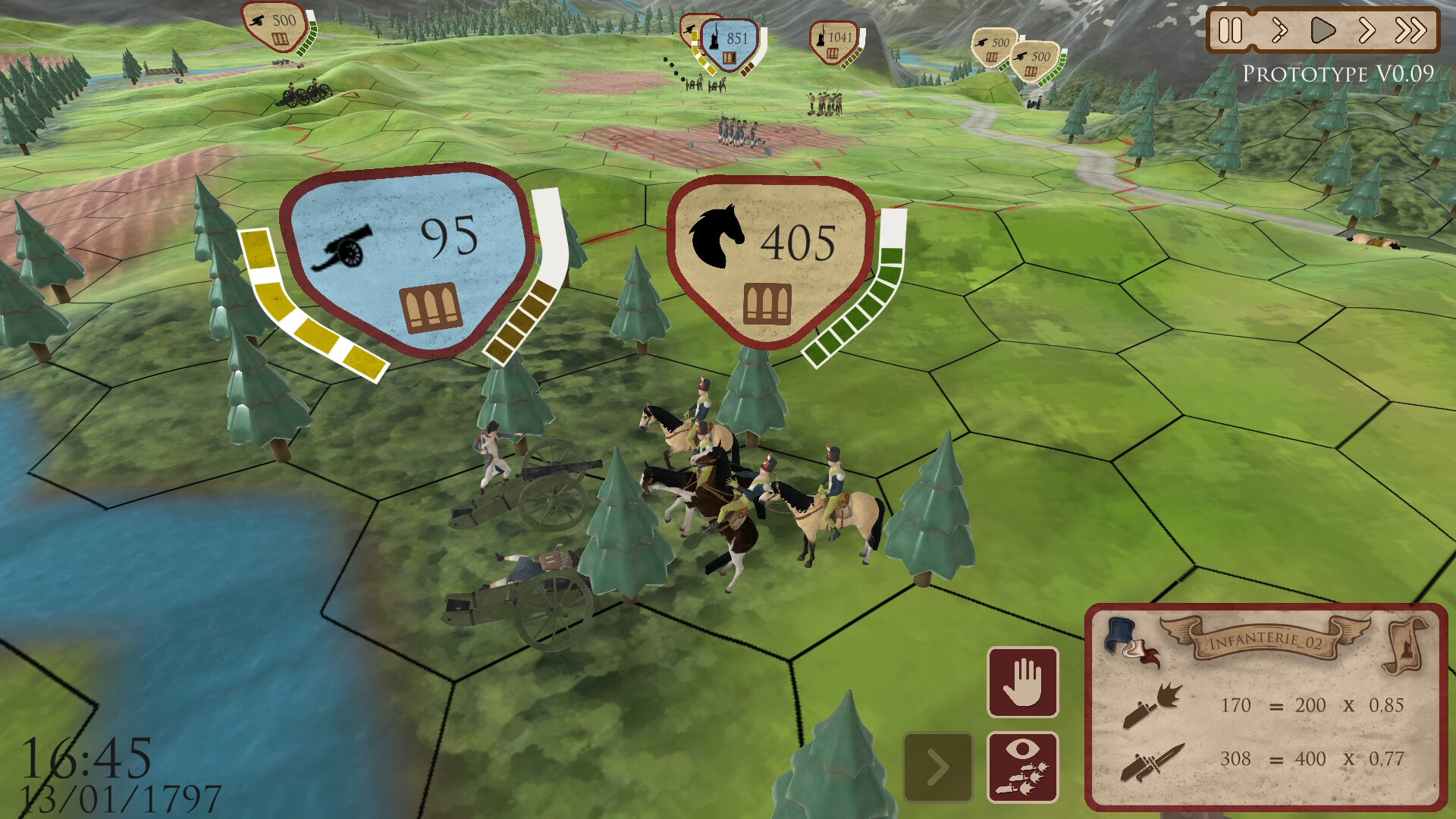Screen dimensions: 1456x819
Task: Activate double chevron fastest speed
Action: [1410, 31]
